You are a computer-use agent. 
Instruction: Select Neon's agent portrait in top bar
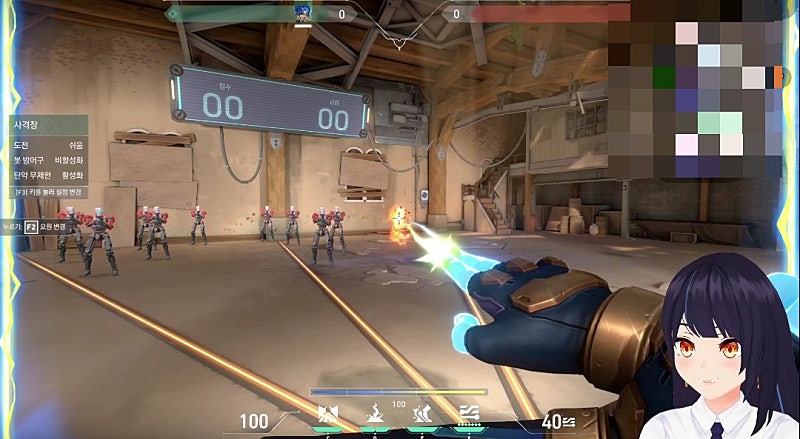pos(301,12)
